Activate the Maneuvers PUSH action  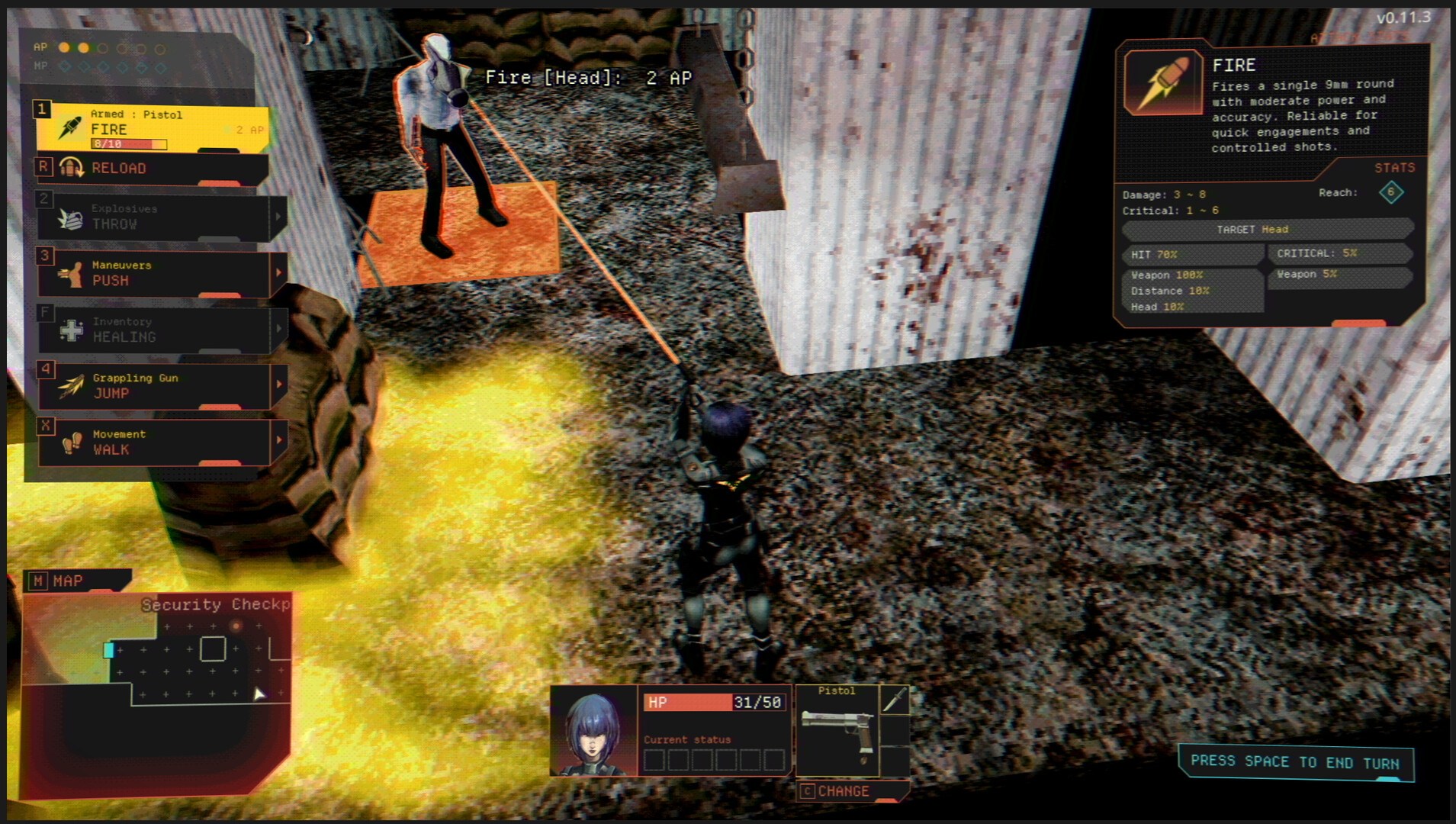pos(151,273)
